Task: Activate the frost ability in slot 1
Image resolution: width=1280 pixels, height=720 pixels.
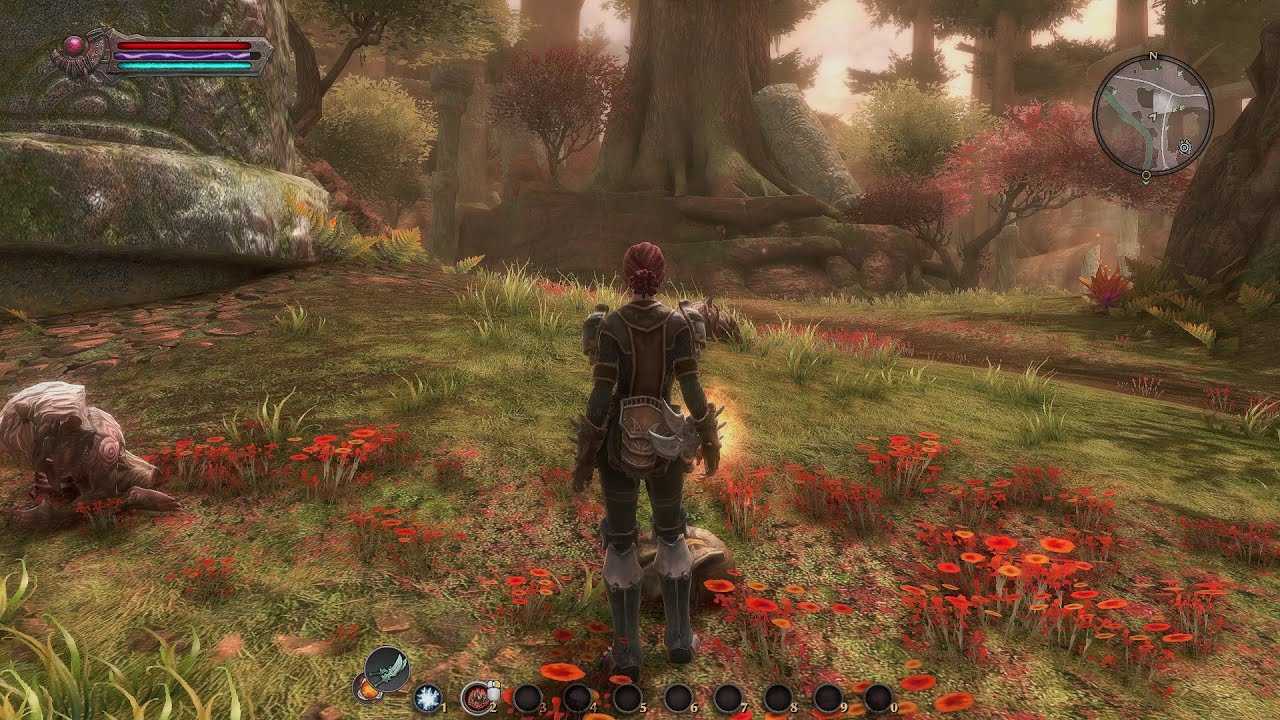Action: tap(428, 697)
